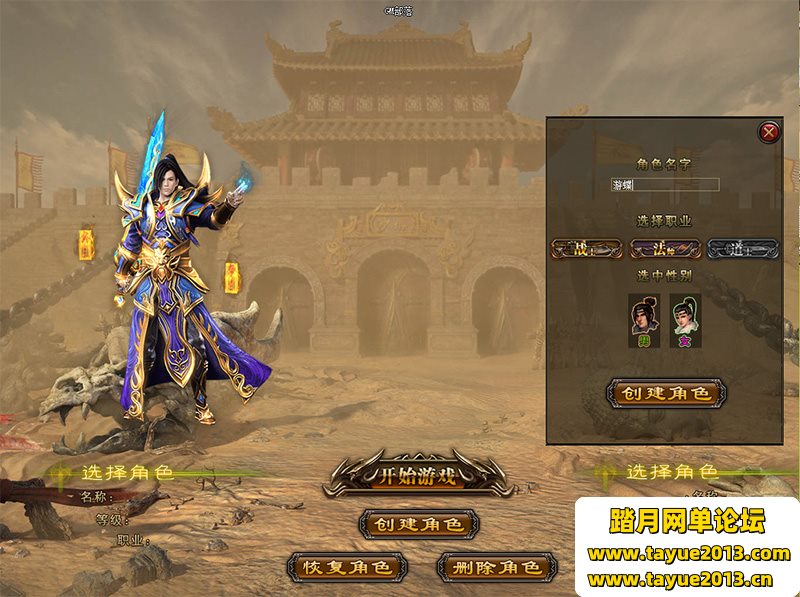Confirm 创建角色 inside the creation panel
Image resolution: width=800 pixels, height=597 pixels.
pos(665,393)
